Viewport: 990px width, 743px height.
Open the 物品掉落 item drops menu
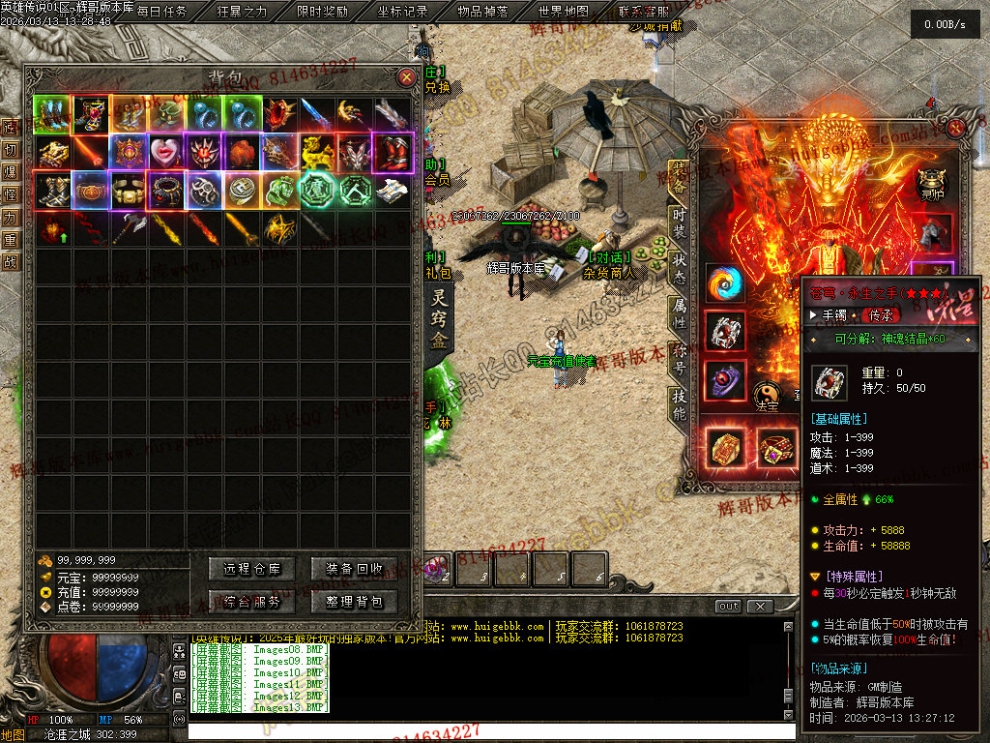[482, 12]
